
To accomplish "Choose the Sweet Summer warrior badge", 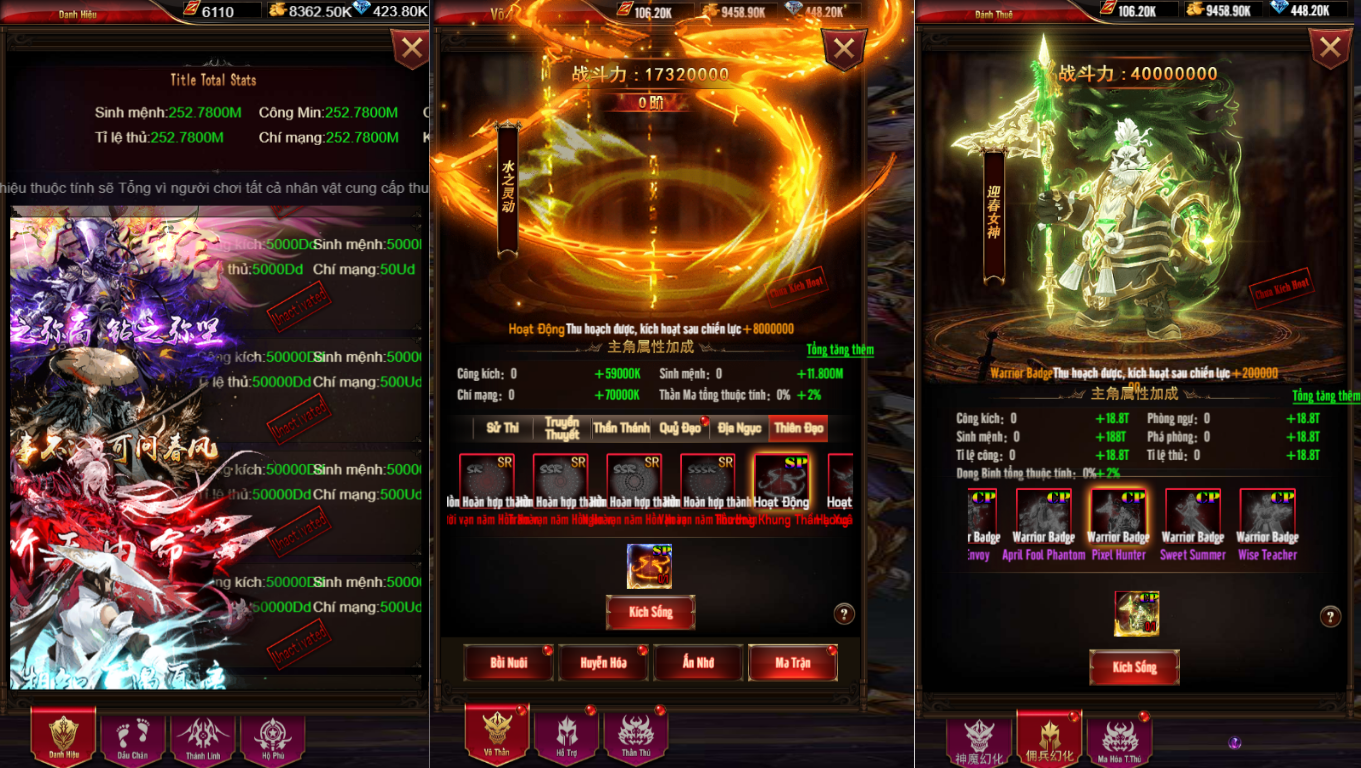I will click(1192, 525).
